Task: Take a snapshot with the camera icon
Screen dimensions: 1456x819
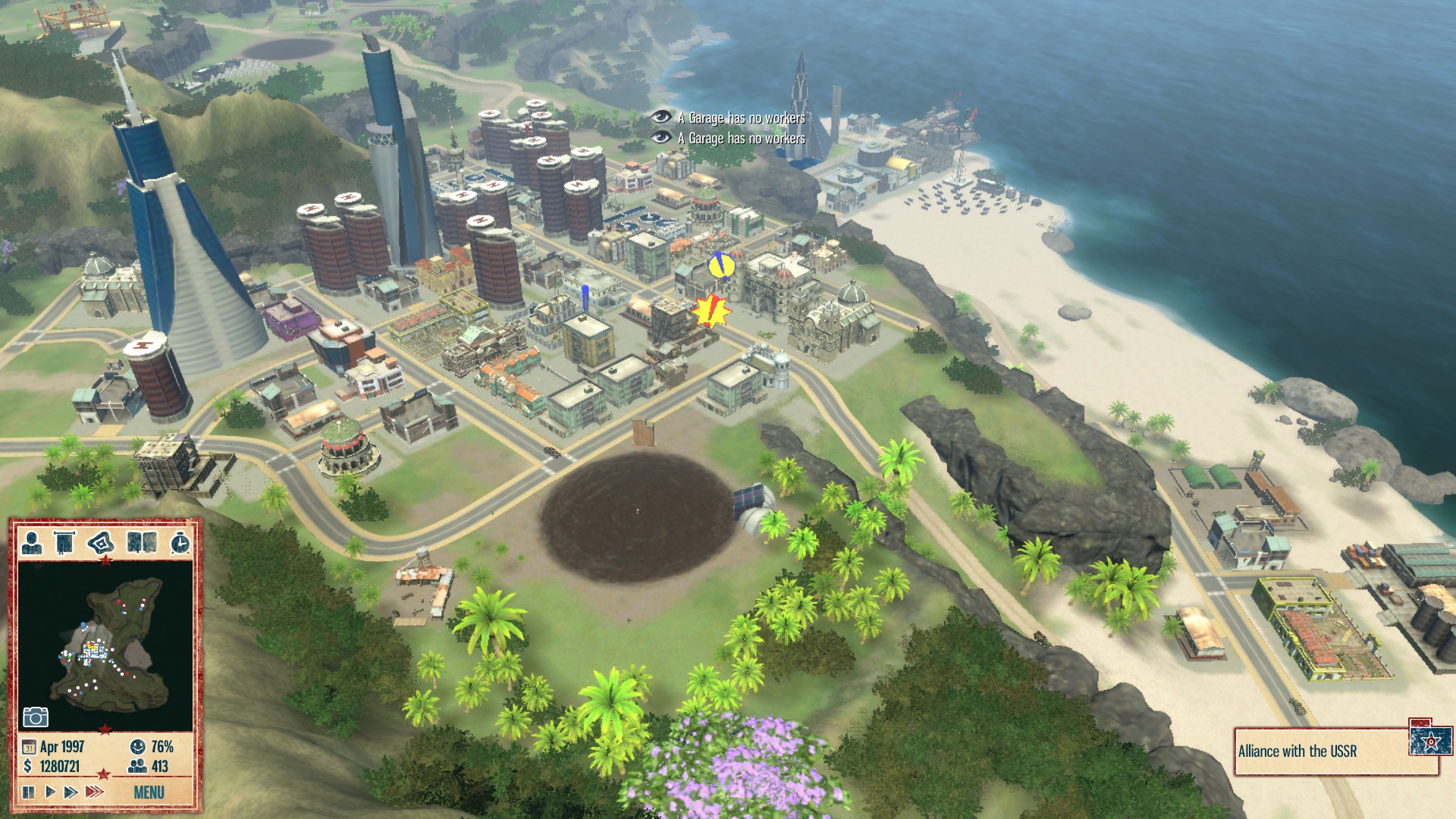Action: pyautogui.click(x=36, y=717)
